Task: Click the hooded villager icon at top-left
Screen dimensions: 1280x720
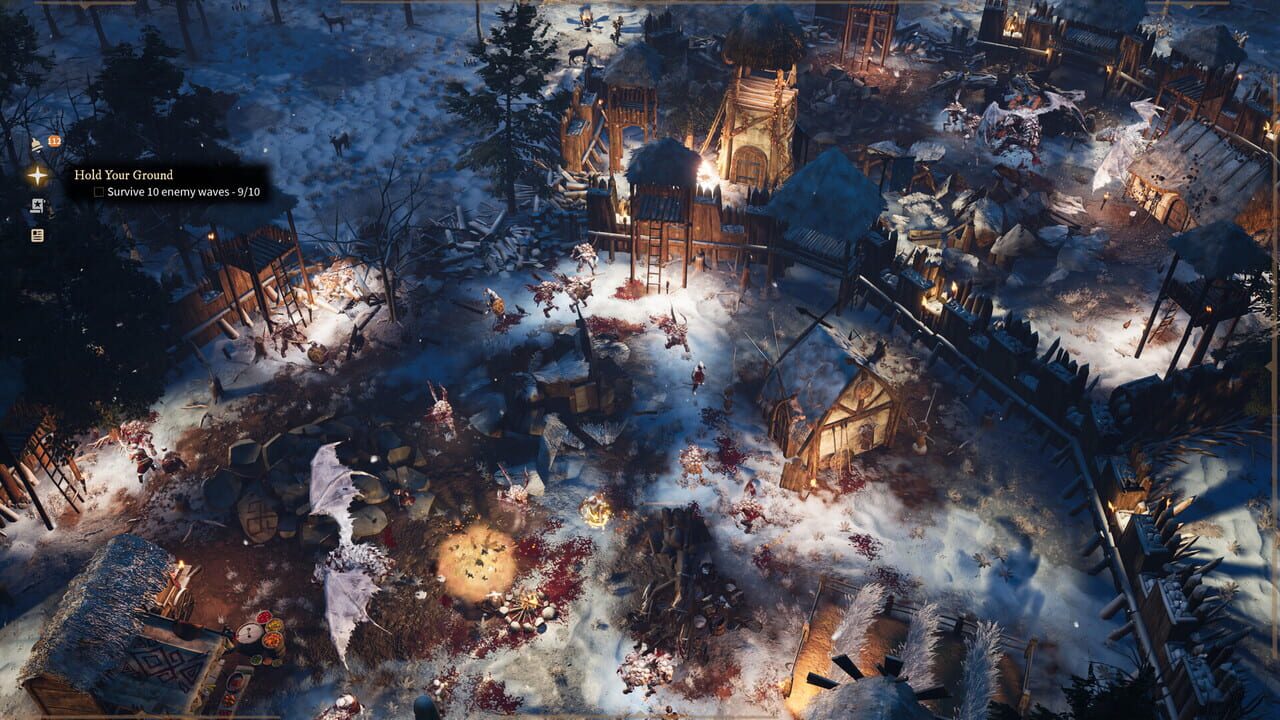Action: (35, 143)
